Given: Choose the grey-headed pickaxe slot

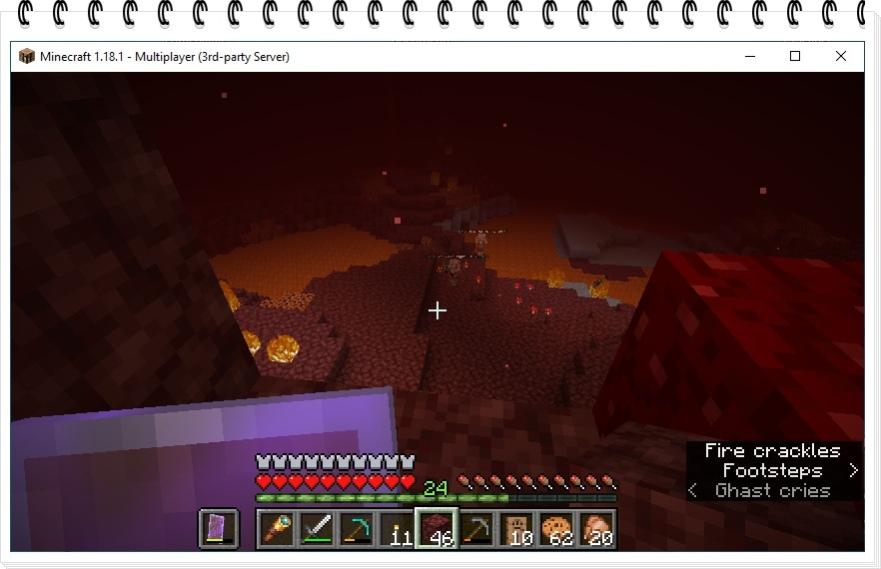Looking at the screenshot, I should 477,528.
